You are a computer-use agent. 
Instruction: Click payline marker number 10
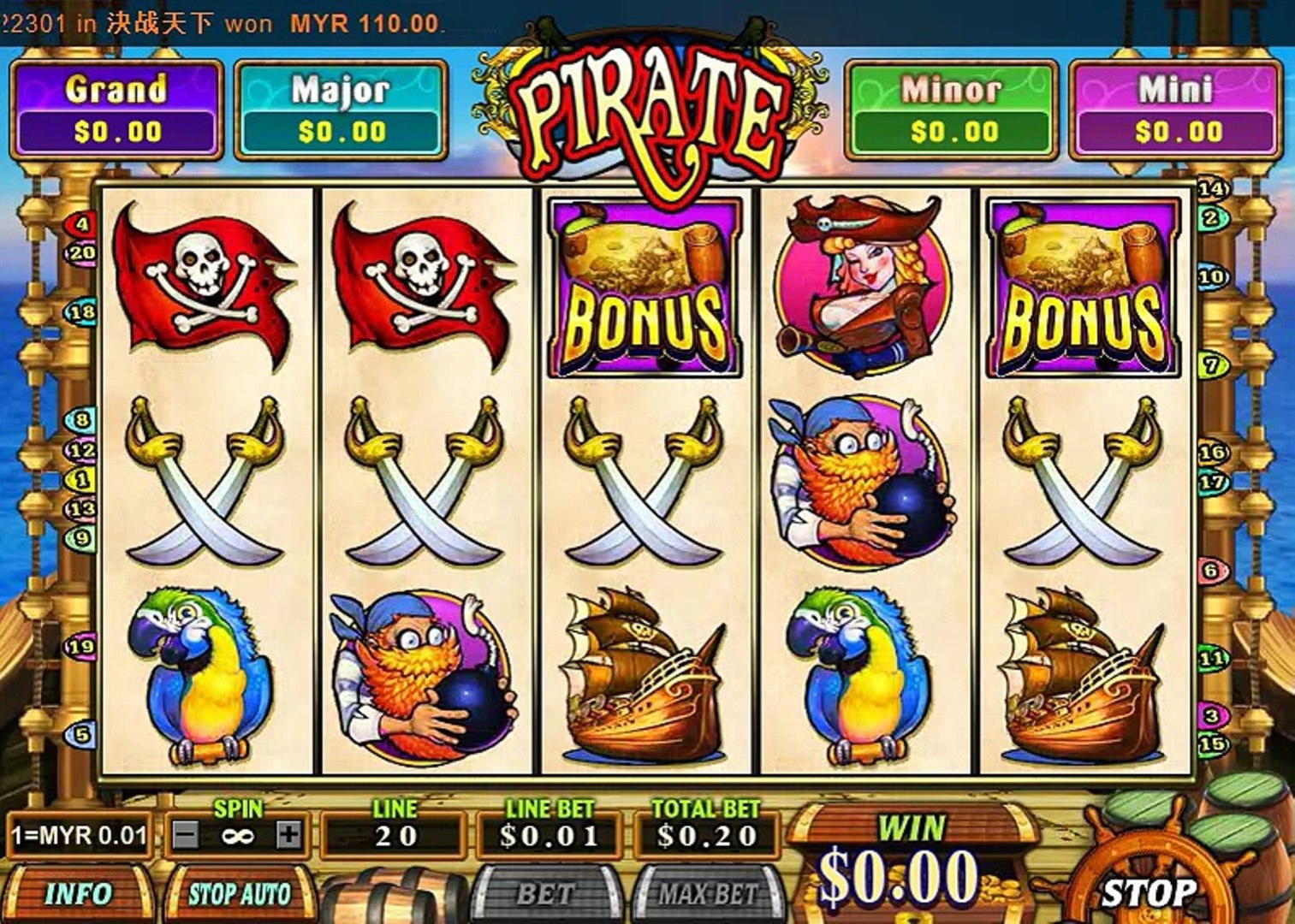point(1212,277)
